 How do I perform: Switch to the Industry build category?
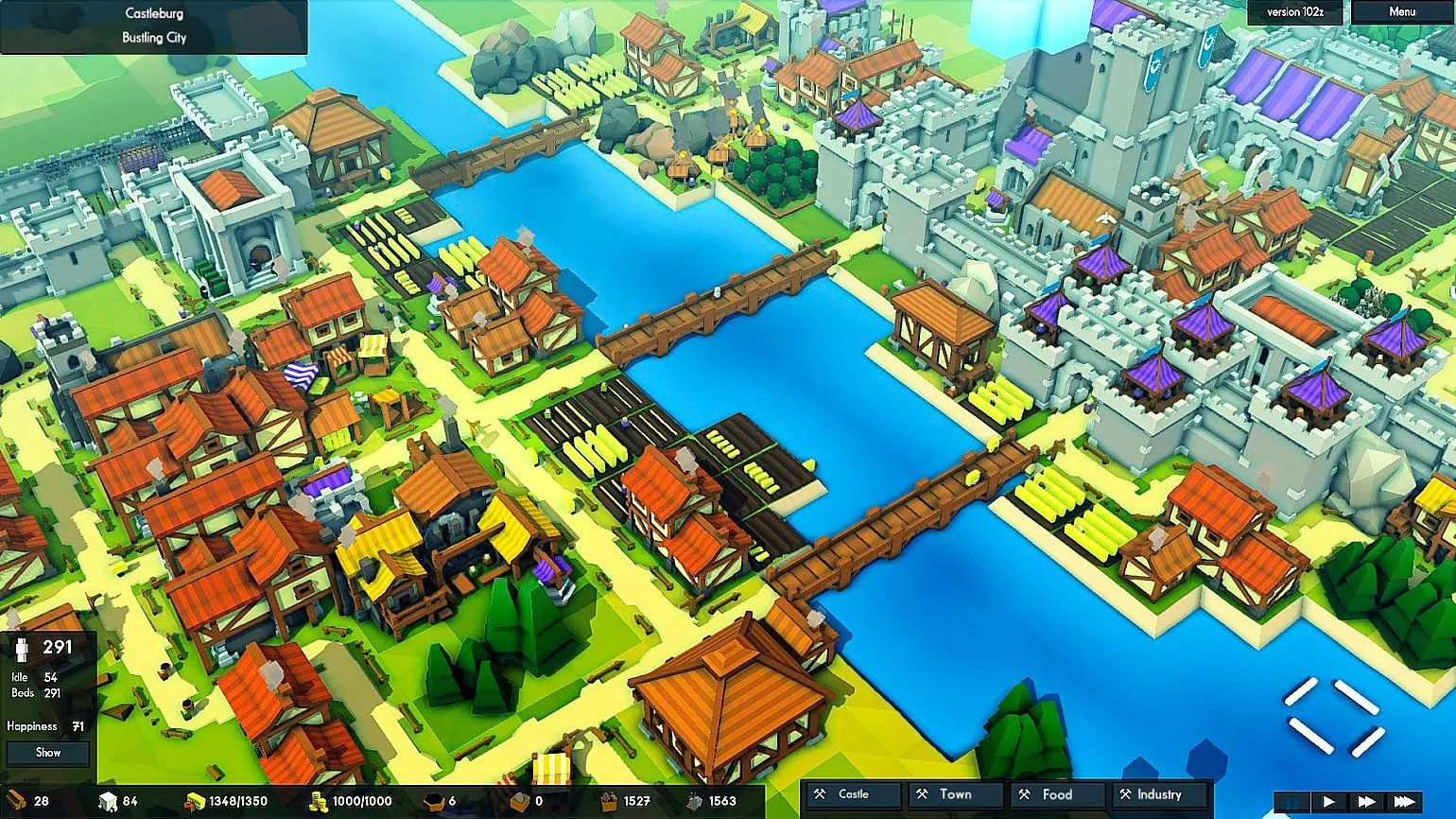coord(1158,794)
